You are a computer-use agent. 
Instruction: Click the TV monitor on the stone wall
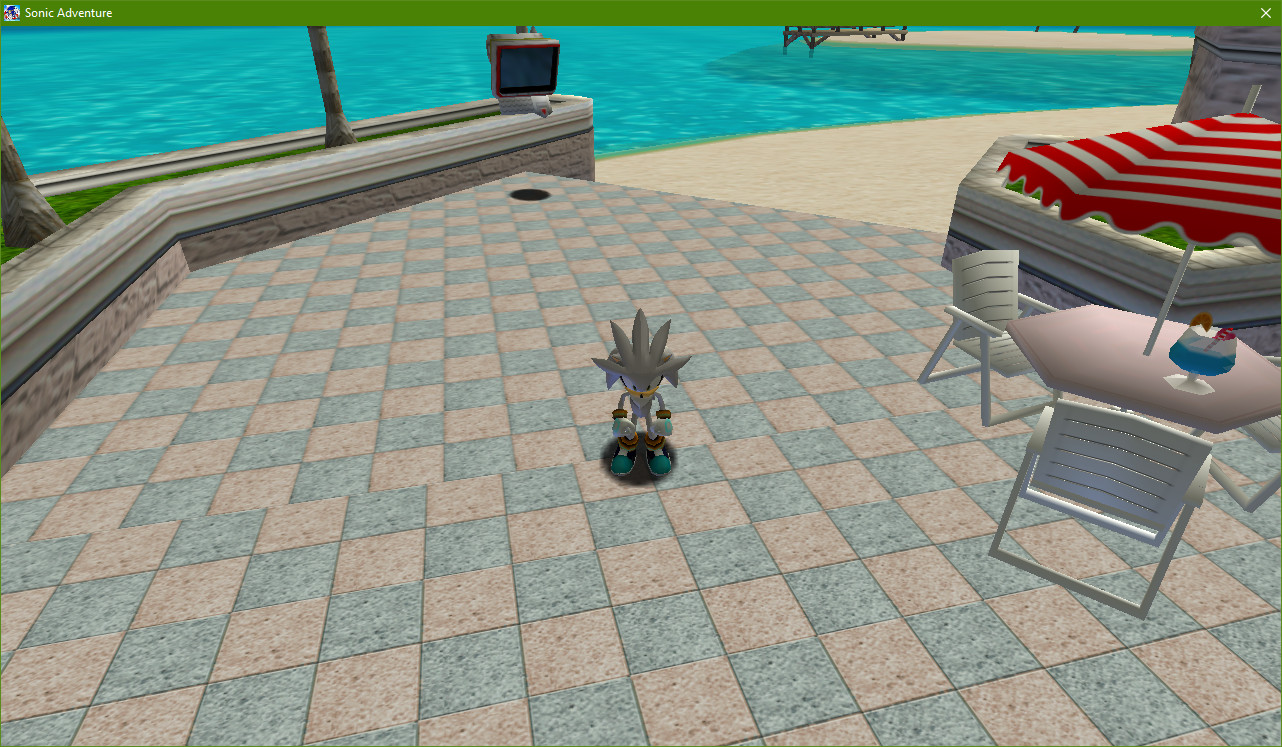coord(525,68)
